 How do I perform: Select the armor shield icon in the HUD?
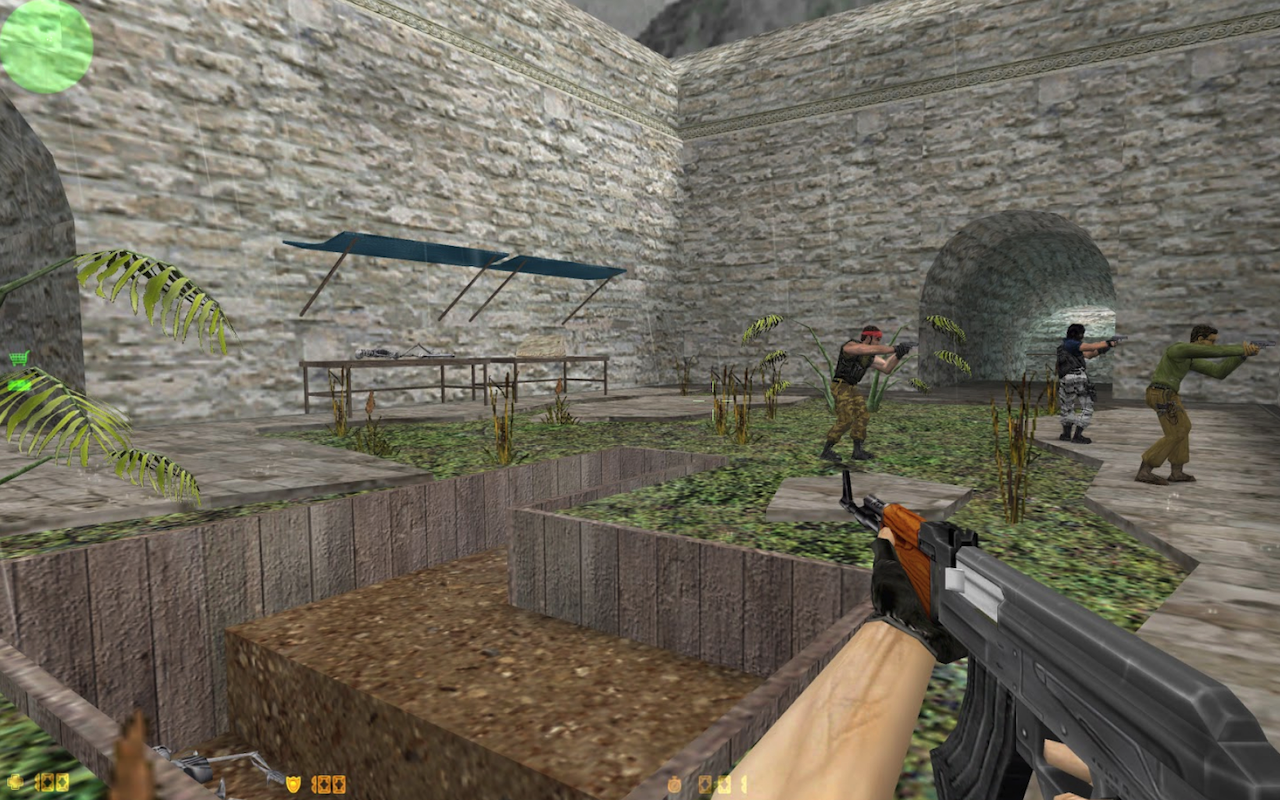pos(293,783)
